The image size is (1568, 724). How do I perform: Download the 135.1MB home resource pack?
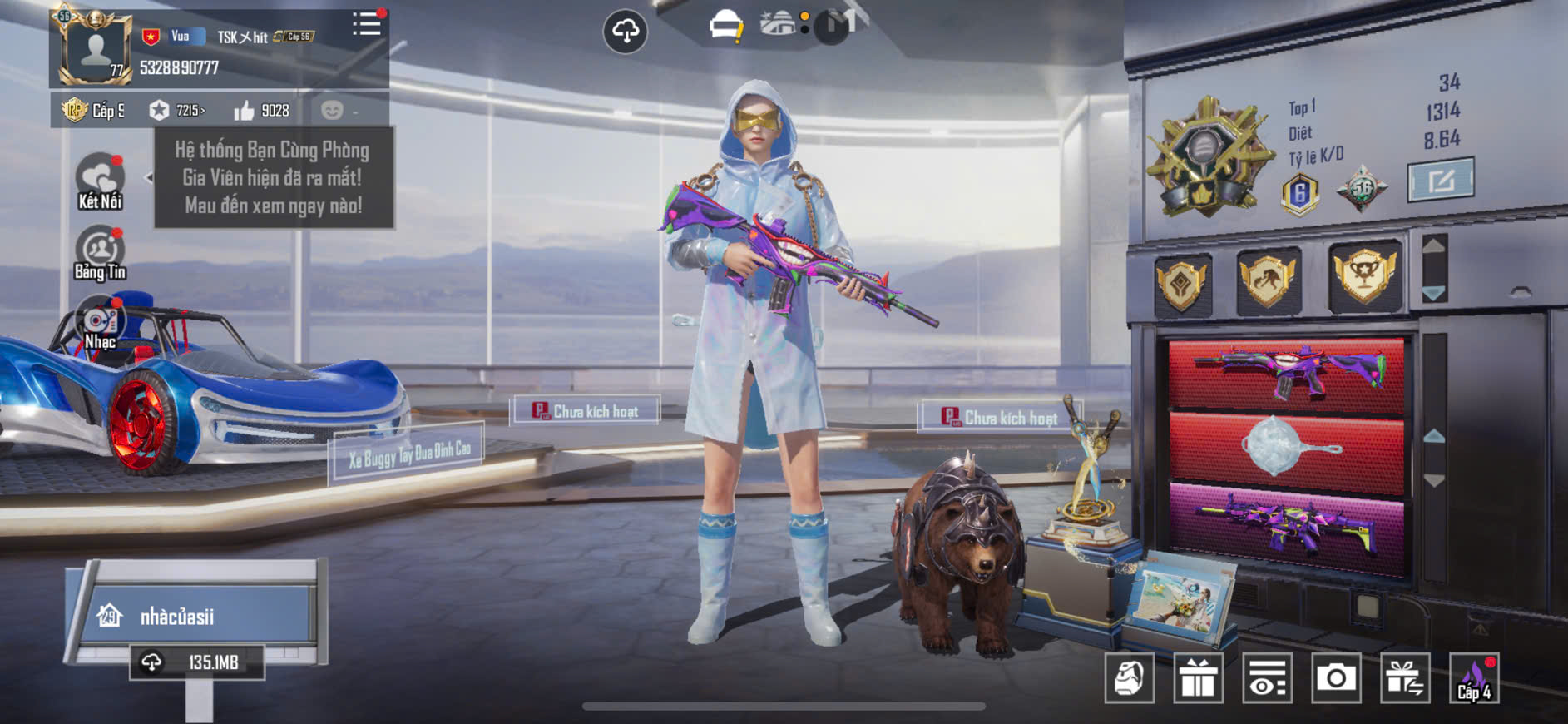197,662
